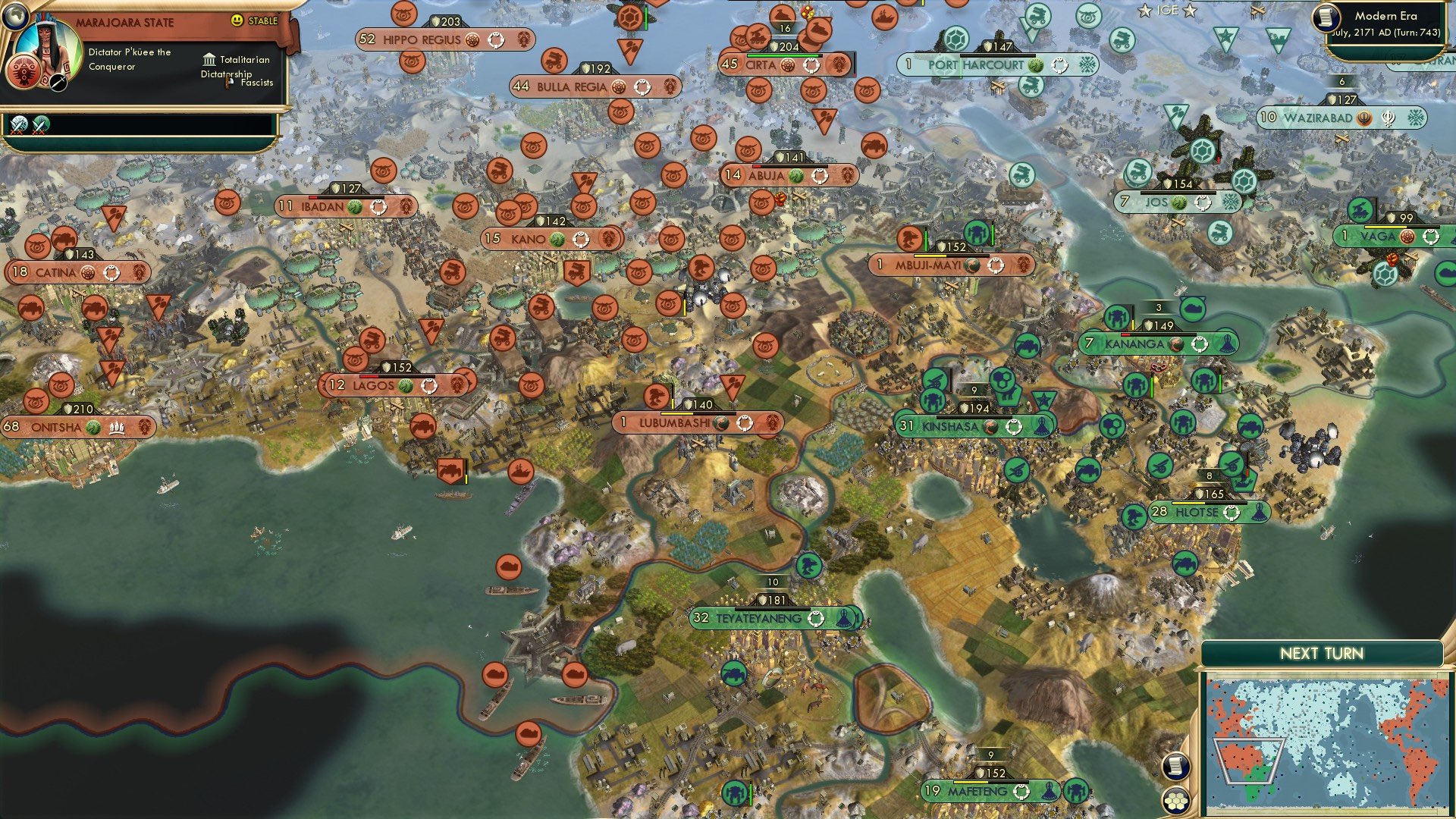The image size is (1456, 819).
Task: Open the strategic view globe icon
Action: (16, 17)
